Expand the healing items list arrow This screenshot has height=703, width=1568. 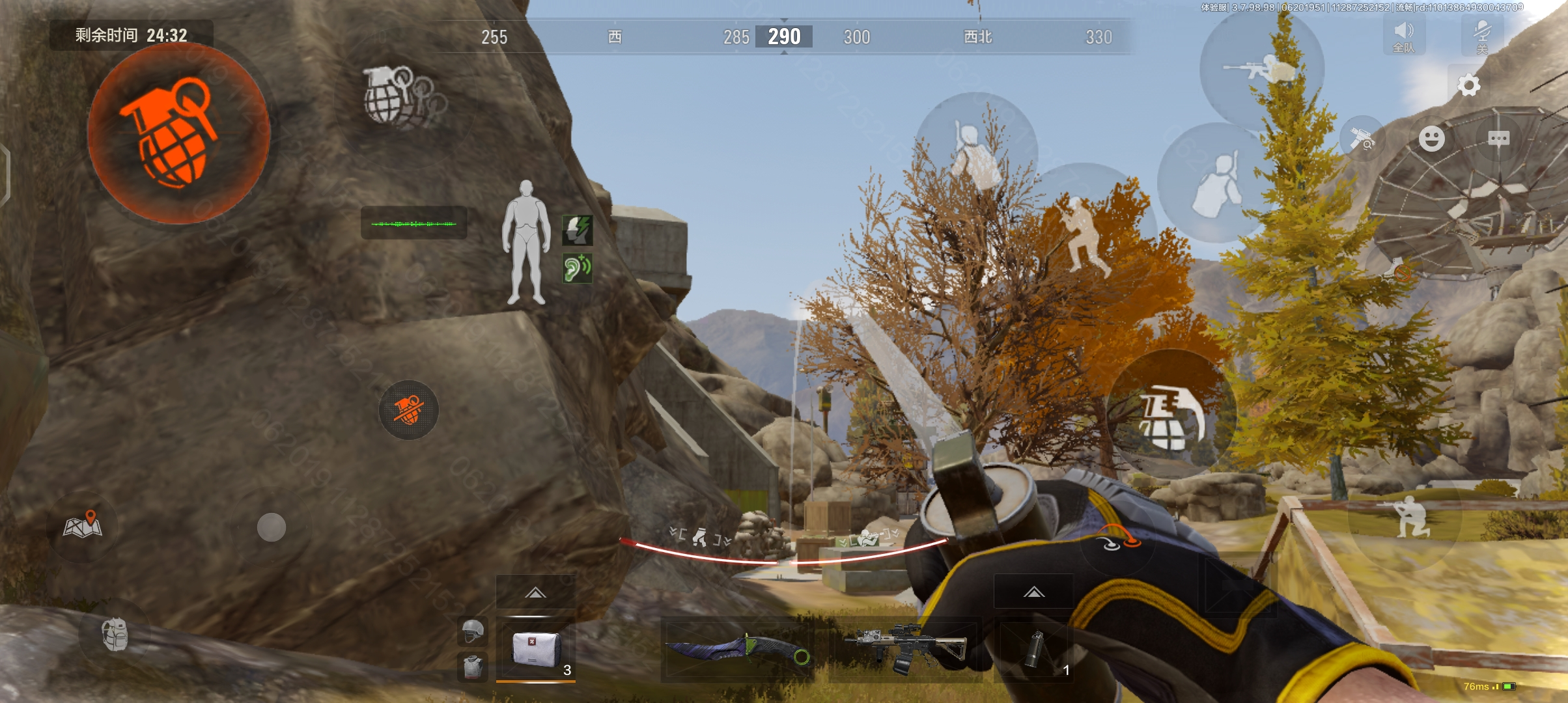click(535, 592)
